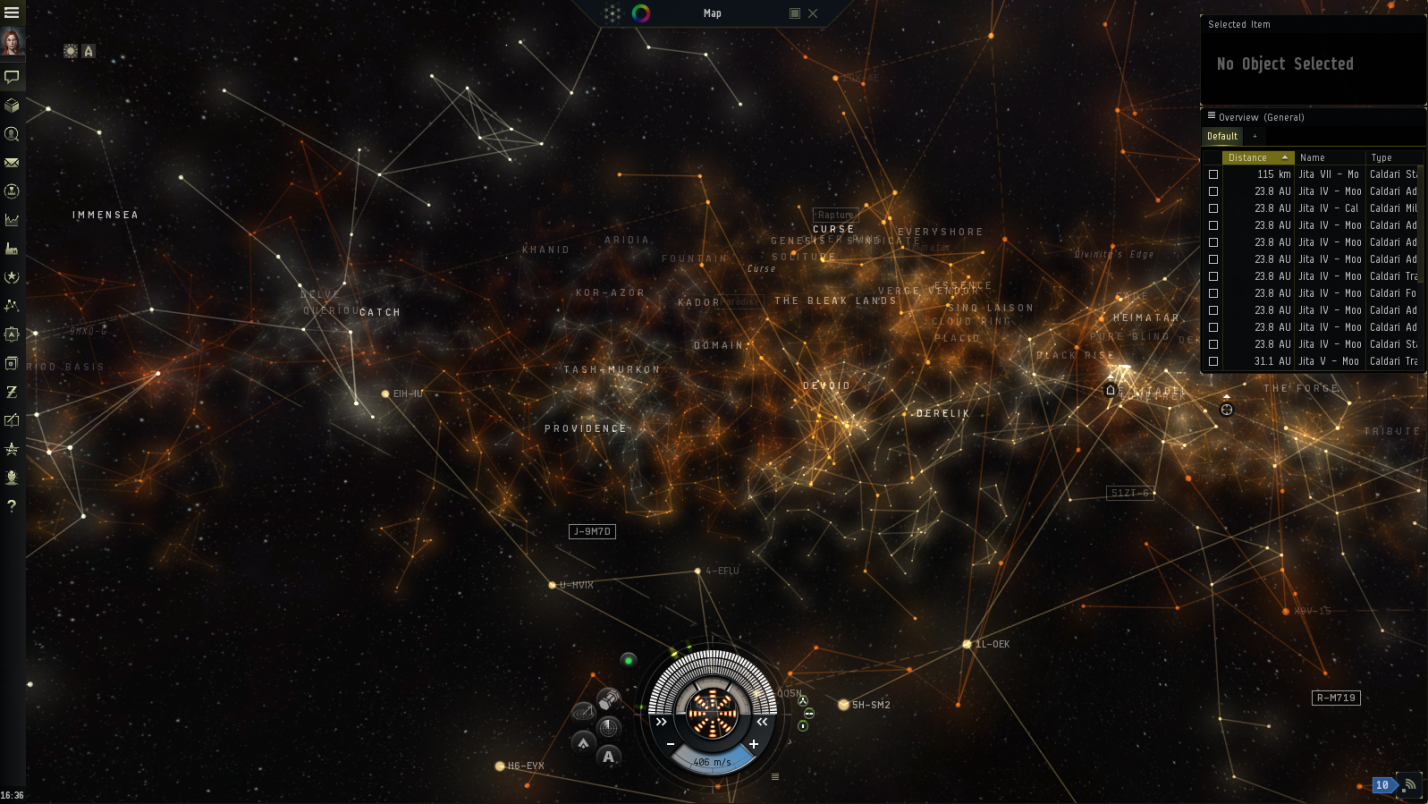Toggle the autopilot A button

tap(609, 756)
